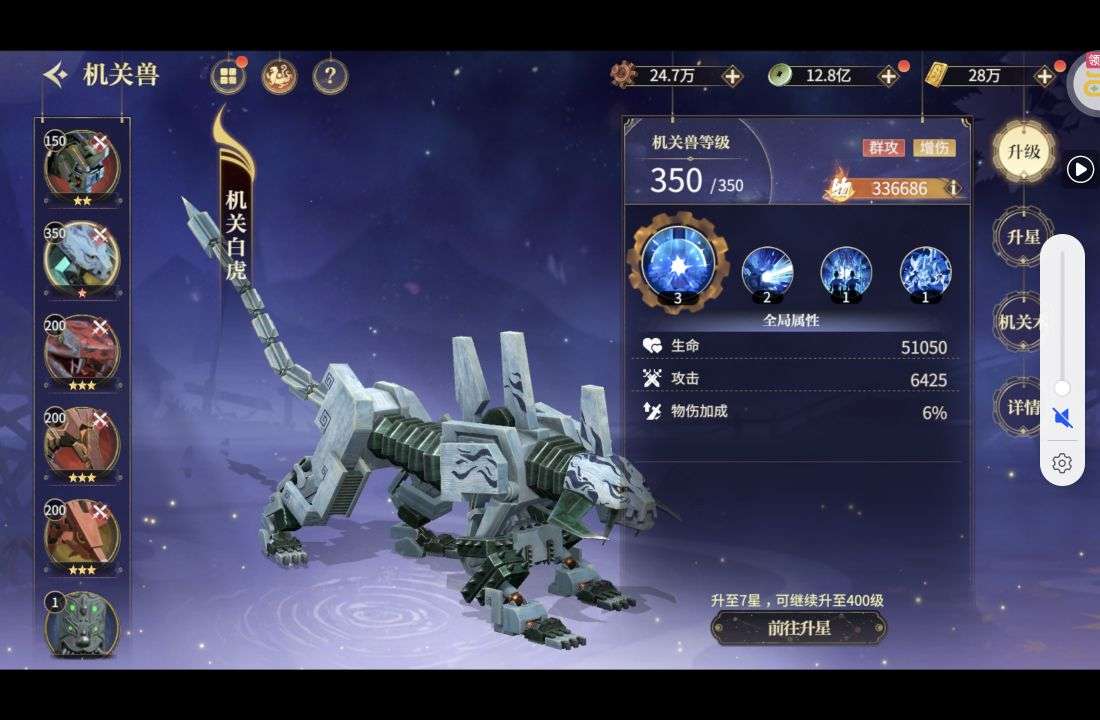This screenshot has width=1100, height=720.
Task: Show combat power info via the i icon
Action: [953, 188]
